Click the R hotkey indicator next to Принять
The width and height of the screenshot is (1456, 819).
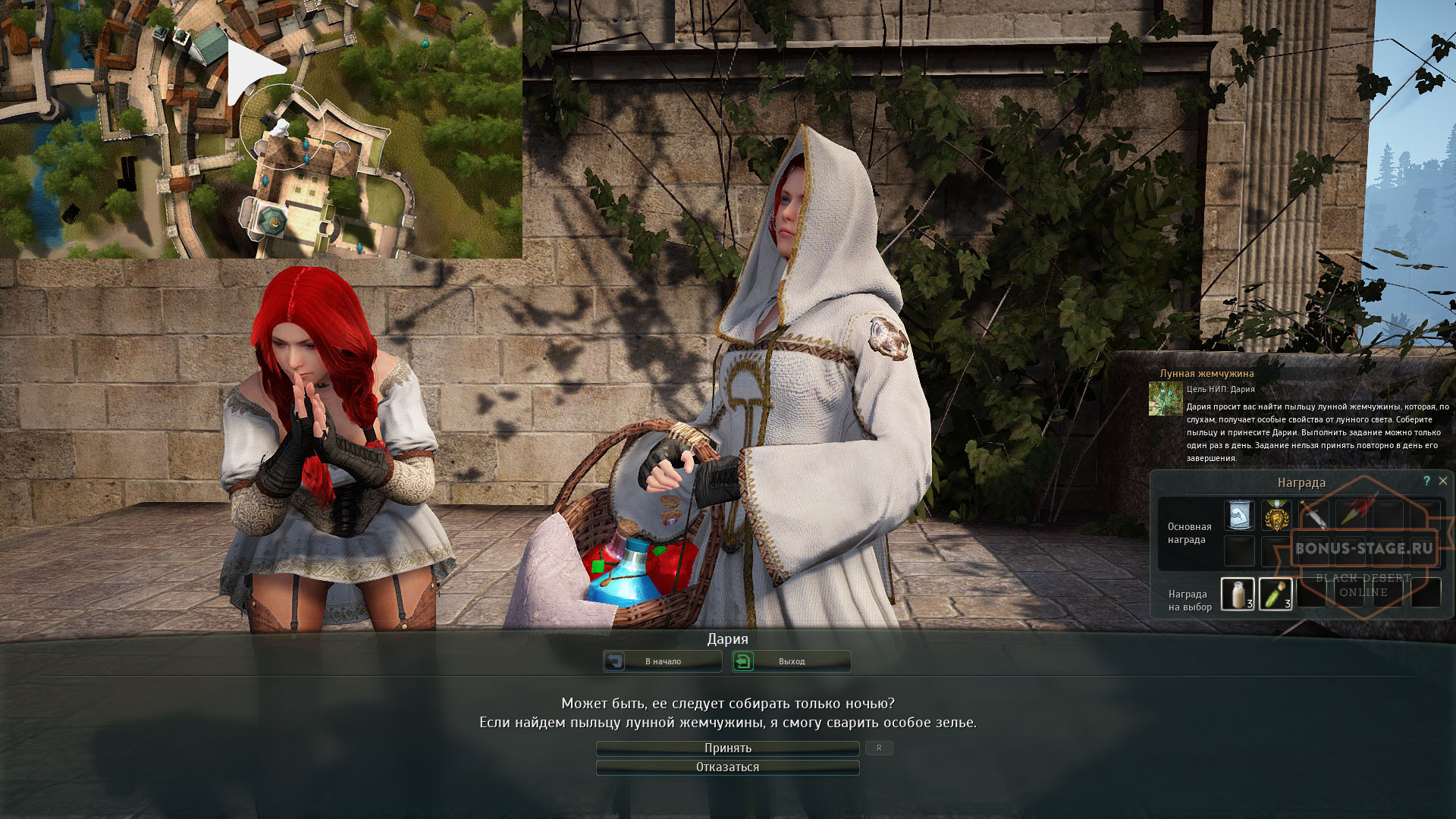tap(879, 748)
